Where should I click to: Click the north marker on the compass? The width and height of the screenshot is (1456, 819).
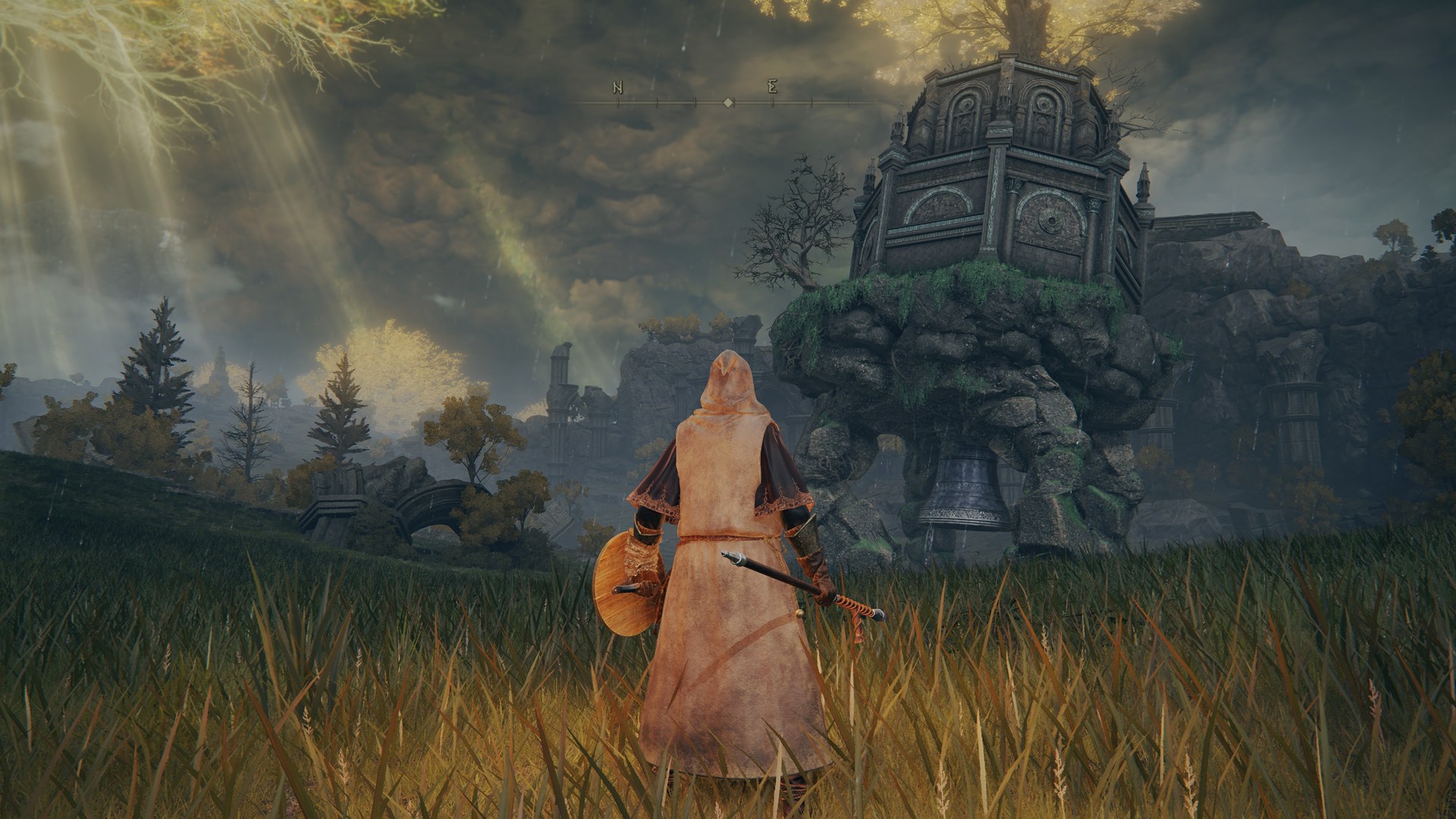click(x=618, y=88)
